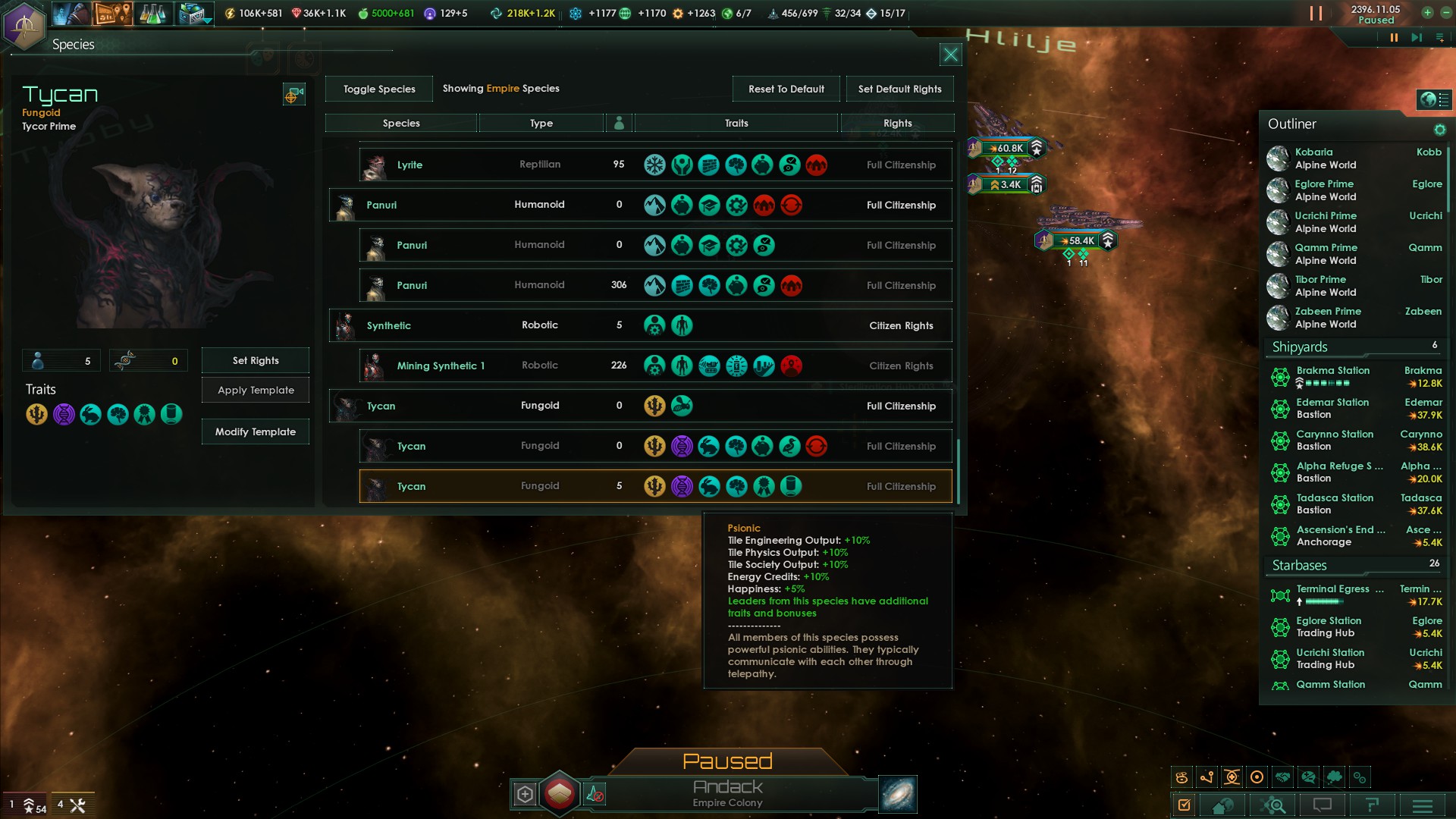Open Set Rights for Tycan

256,360
